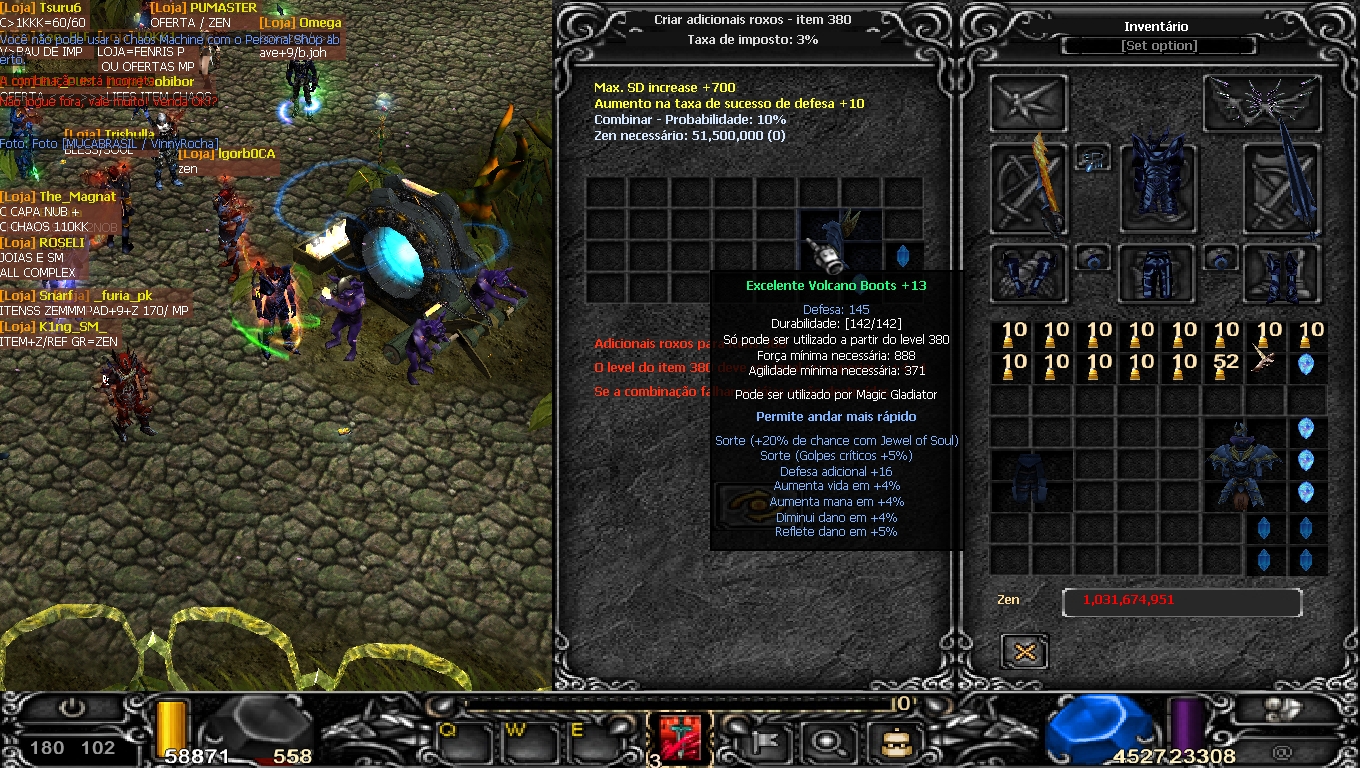The width and height of the screenshot is (1360, 768).
Task: Pick the stack of 52 gold items
Action: (x=1226, y=365)
